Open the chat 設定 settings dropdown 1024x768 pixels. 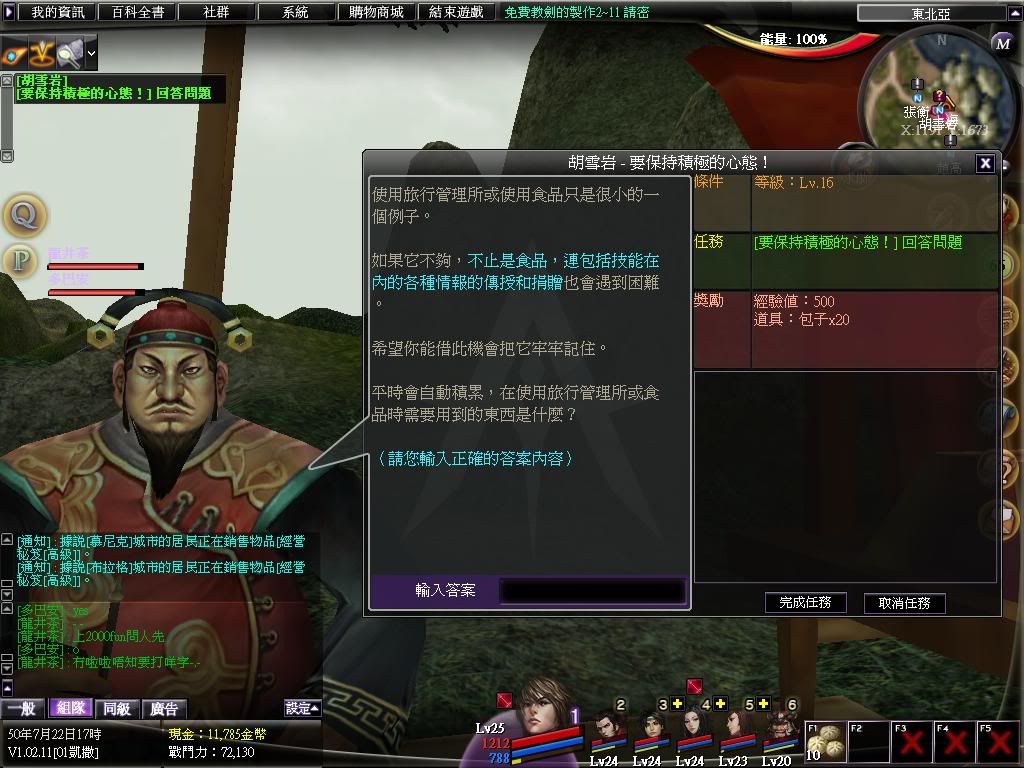pyautogui.click(x=302, y=708)
